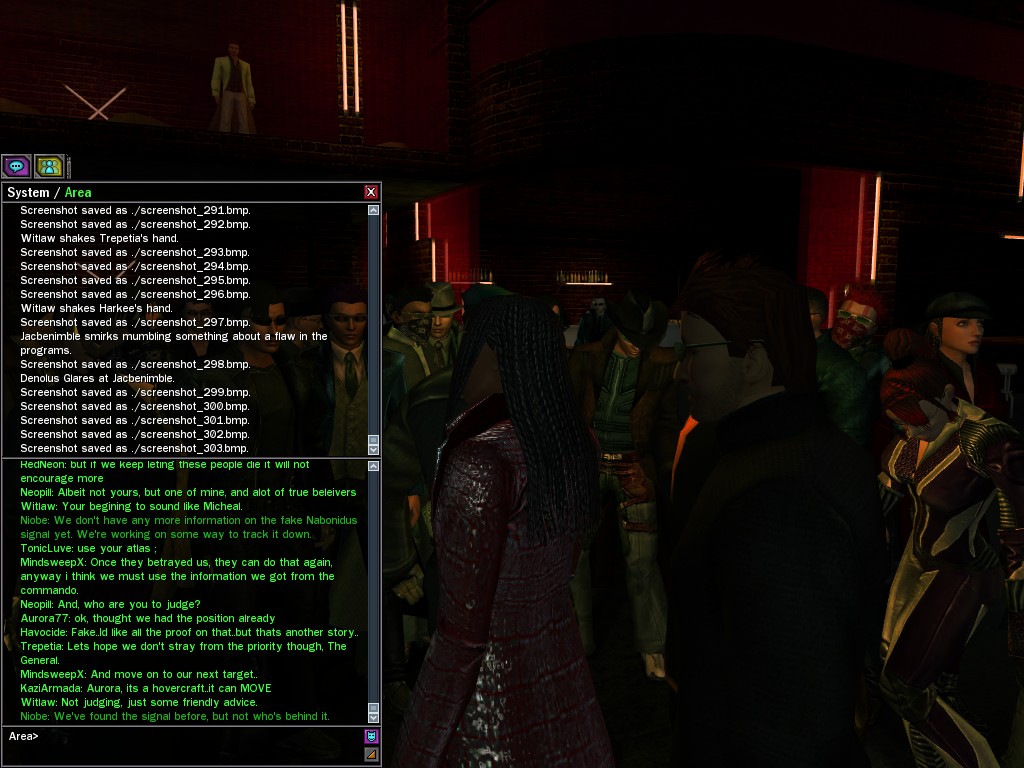Click the orange triangle resize icon
This screenshot has height=768, width=1024.
pyautogui.click(x=371, y=754)
